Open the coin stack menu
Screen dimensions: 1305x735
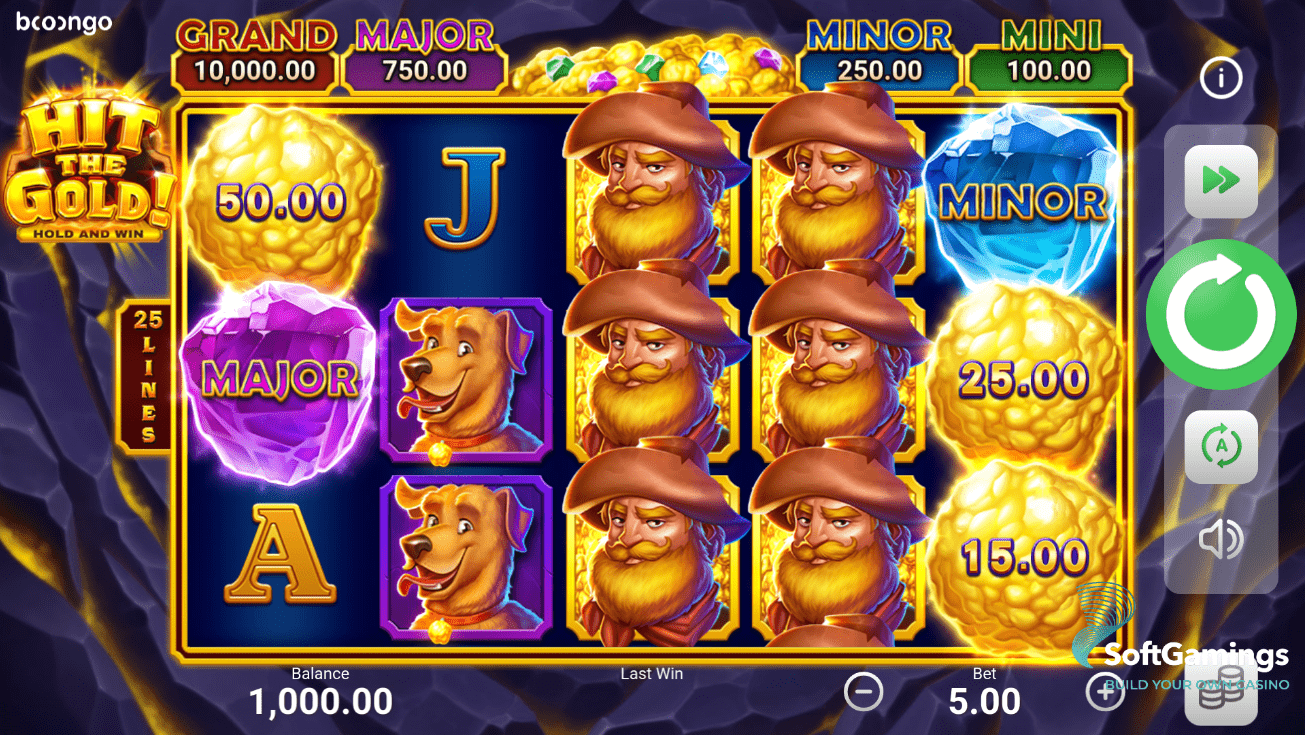[x=1220, y=693]
